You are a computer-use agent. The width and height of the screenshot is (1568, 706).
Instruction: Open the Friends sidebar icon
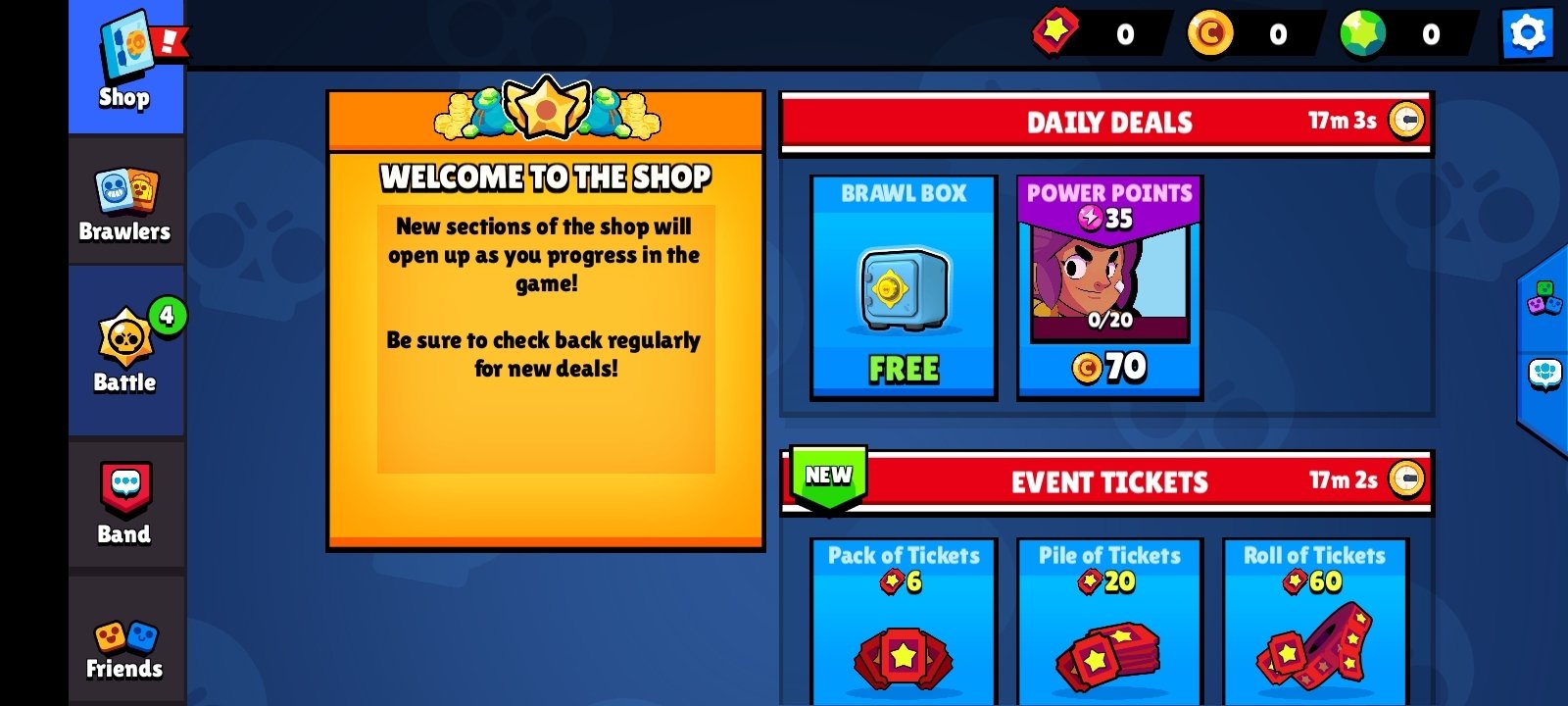(x=125, y=637)
